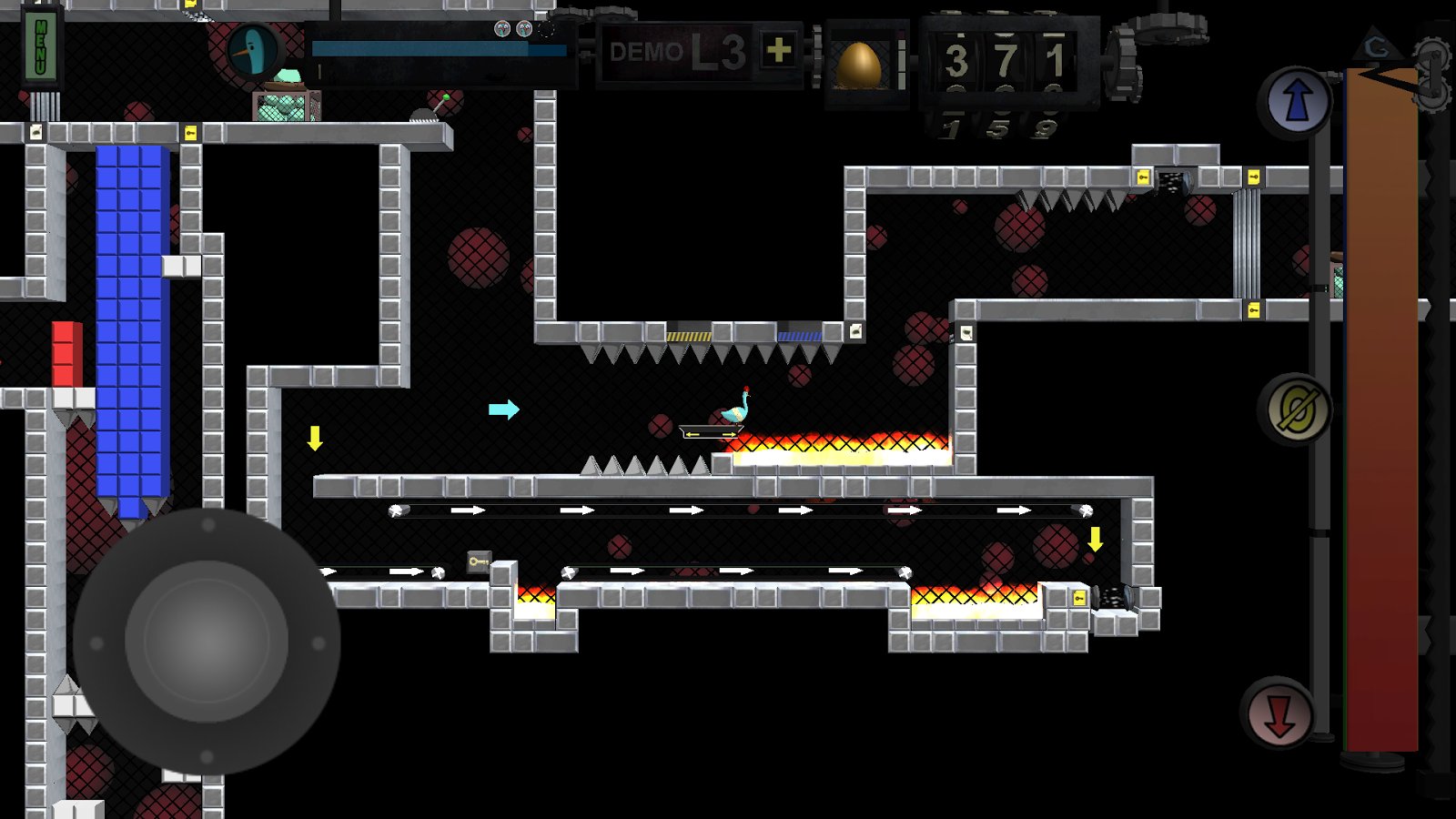The height and width of the screenshot is (819, 1456).
Task: Click the bird character portrait
Action: coord(254,51)
